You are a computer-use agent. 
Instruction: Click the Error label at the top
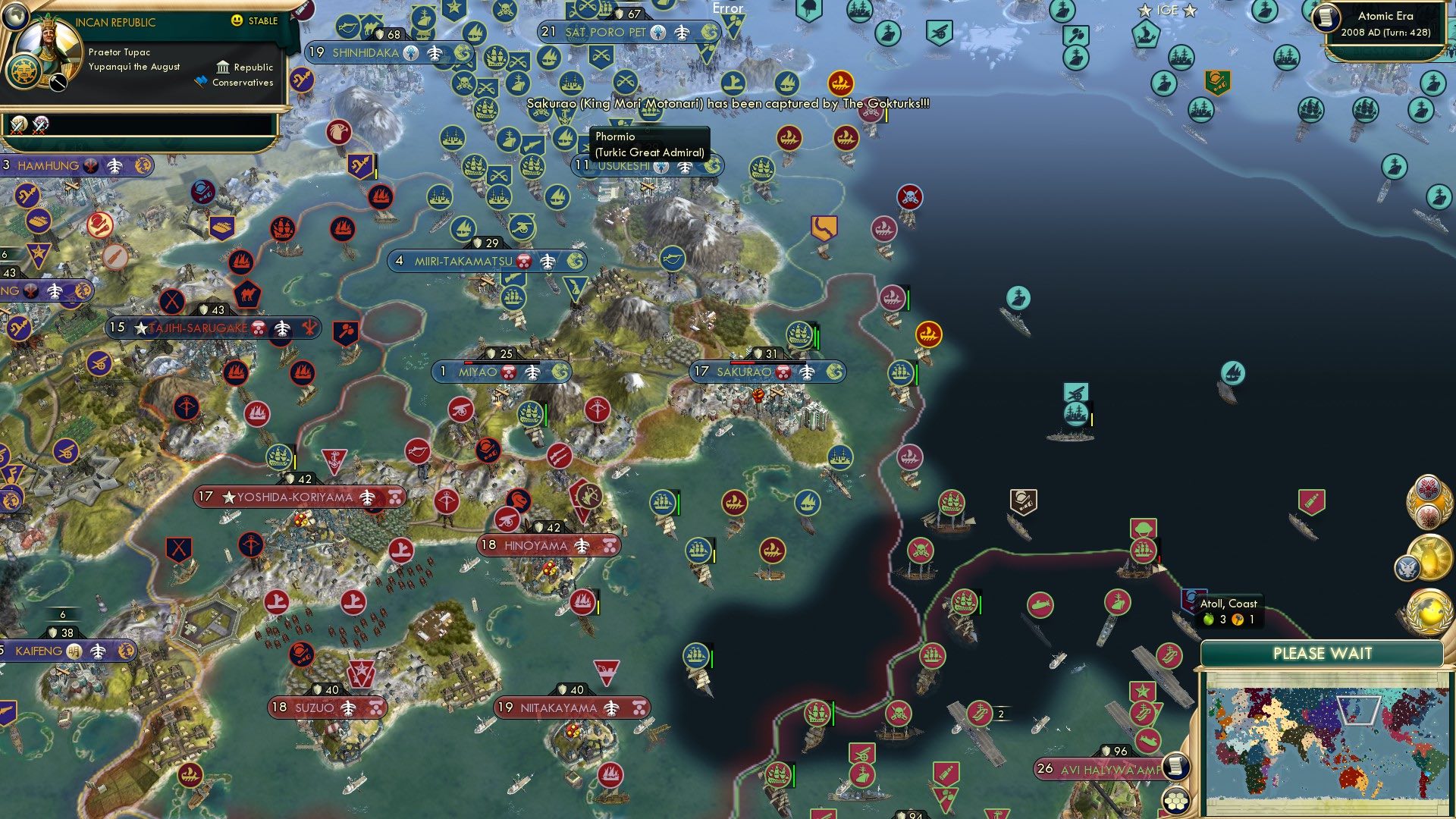click(726, 9)
